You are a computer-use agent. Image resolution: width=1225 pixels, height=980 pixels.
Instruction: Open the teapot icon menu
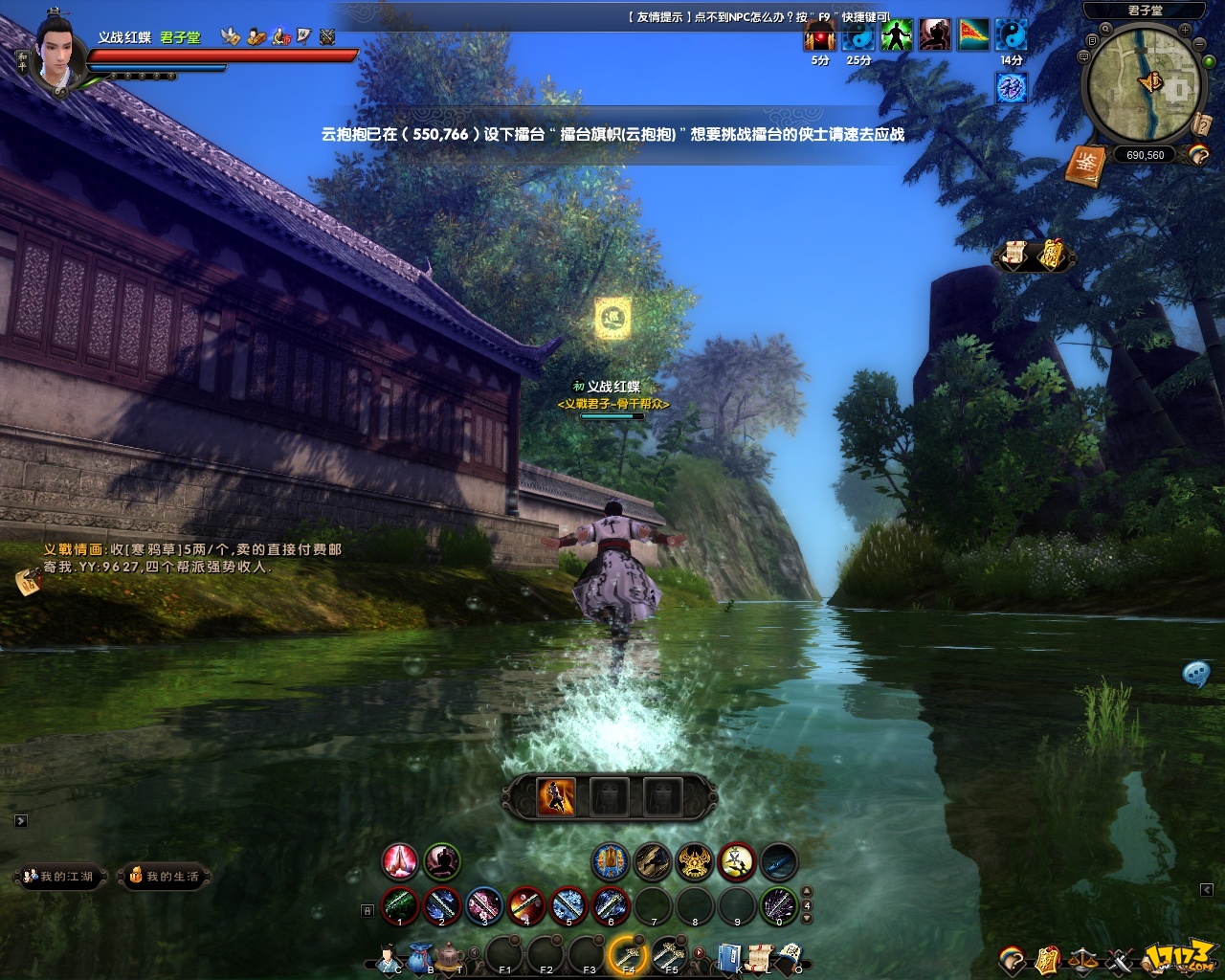[449, 956]
